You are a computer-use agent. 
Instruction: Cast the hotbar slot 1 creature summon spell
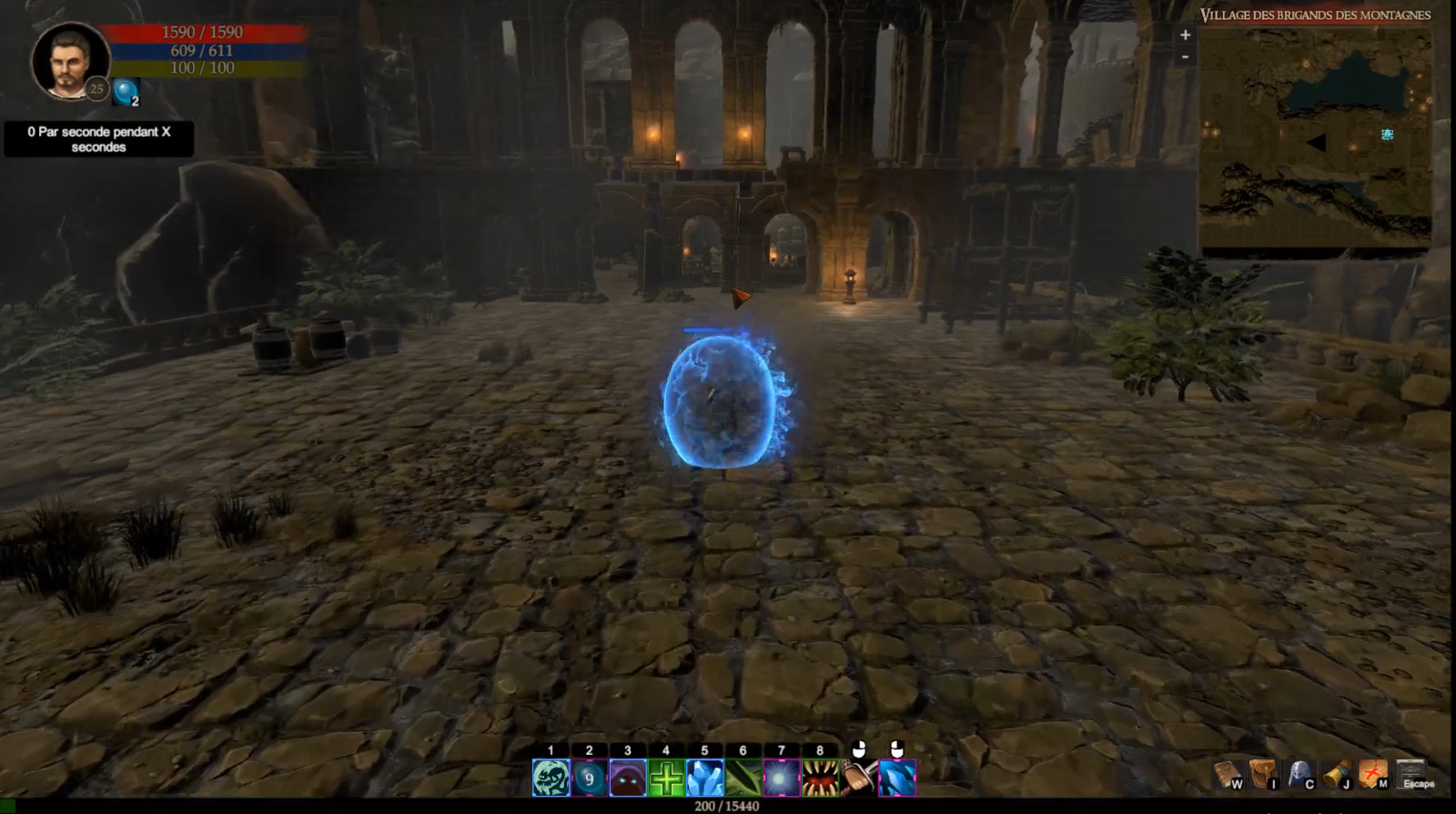(551, 779)
